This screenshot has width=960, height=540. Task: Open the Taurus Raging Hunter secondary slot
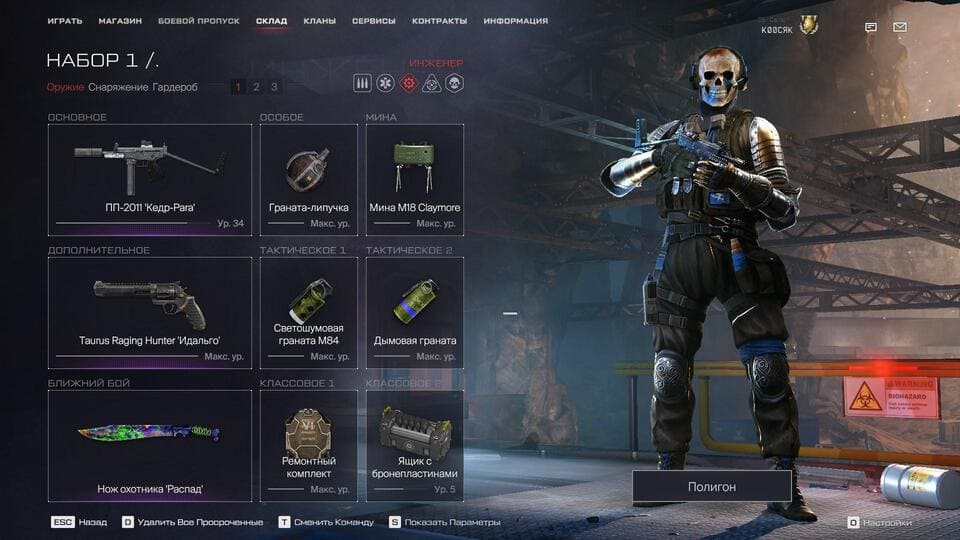(150, 310)
